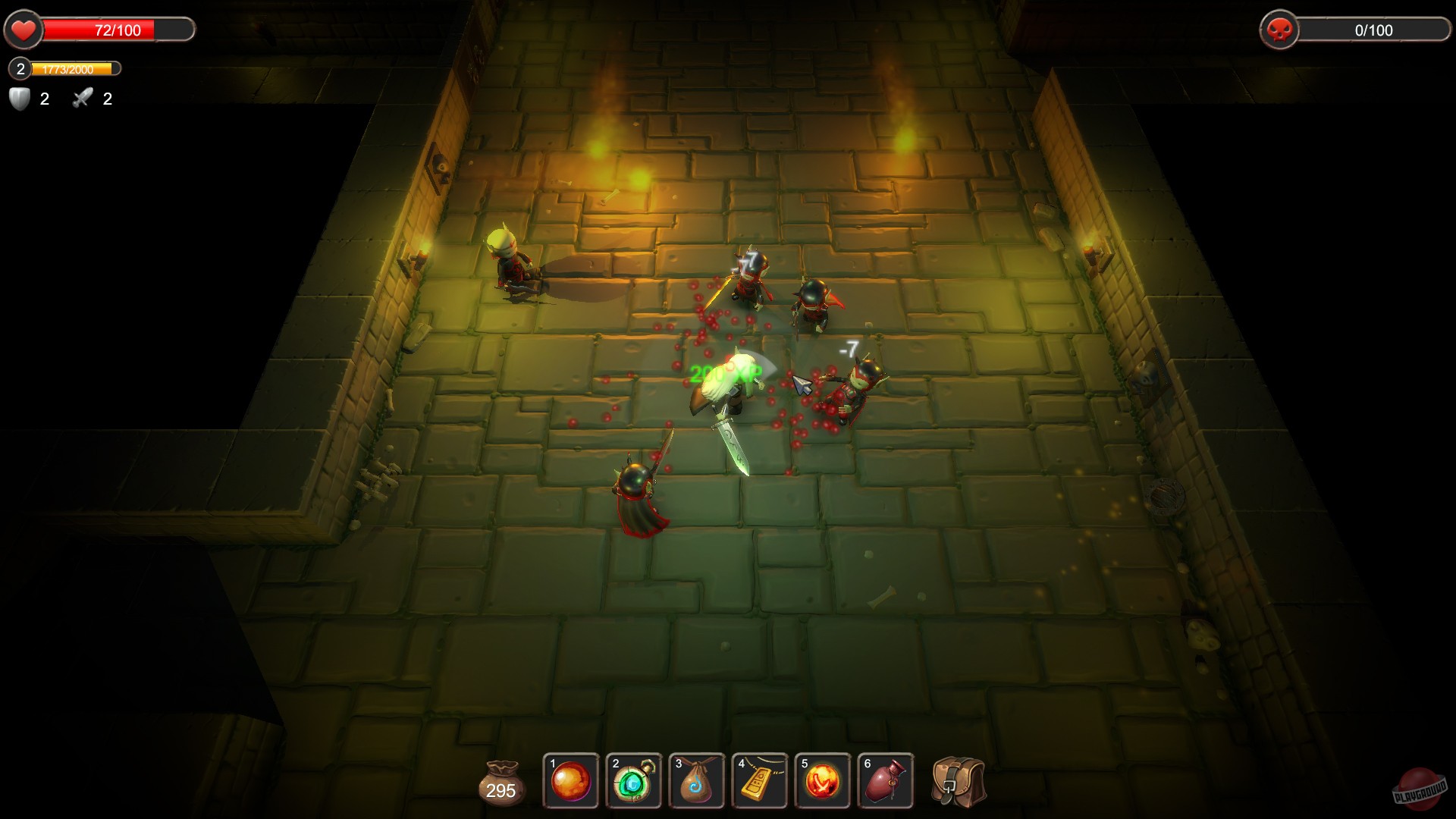Image resolution: width=1456 pixels, height=819 pixels.
Task: Click the 0/100 kill progress bar
Action: coord(1373,30)
